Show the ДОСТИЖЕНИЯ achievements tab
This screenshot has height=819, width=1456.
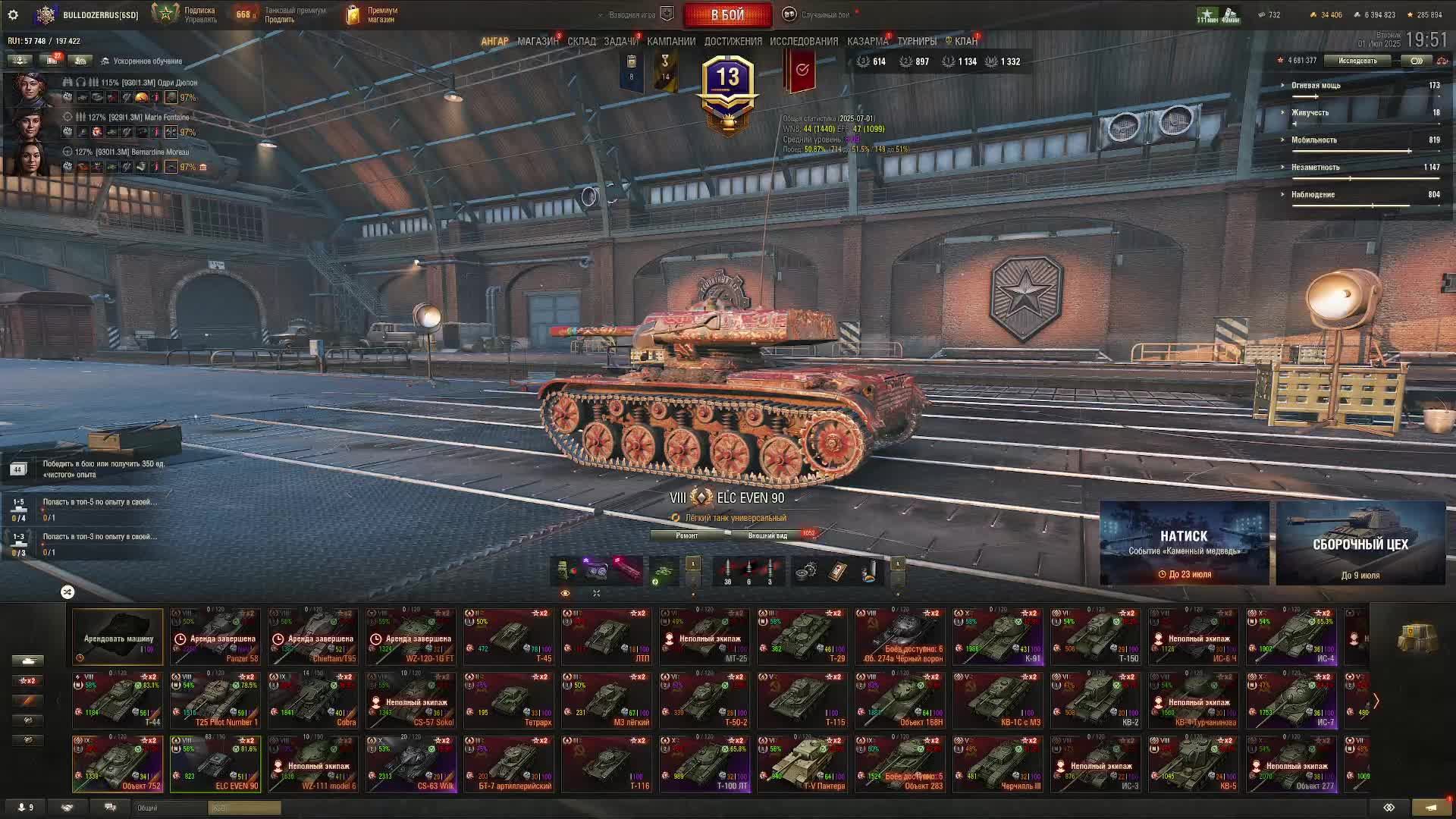pyautogui.click(x=733, y=42)
